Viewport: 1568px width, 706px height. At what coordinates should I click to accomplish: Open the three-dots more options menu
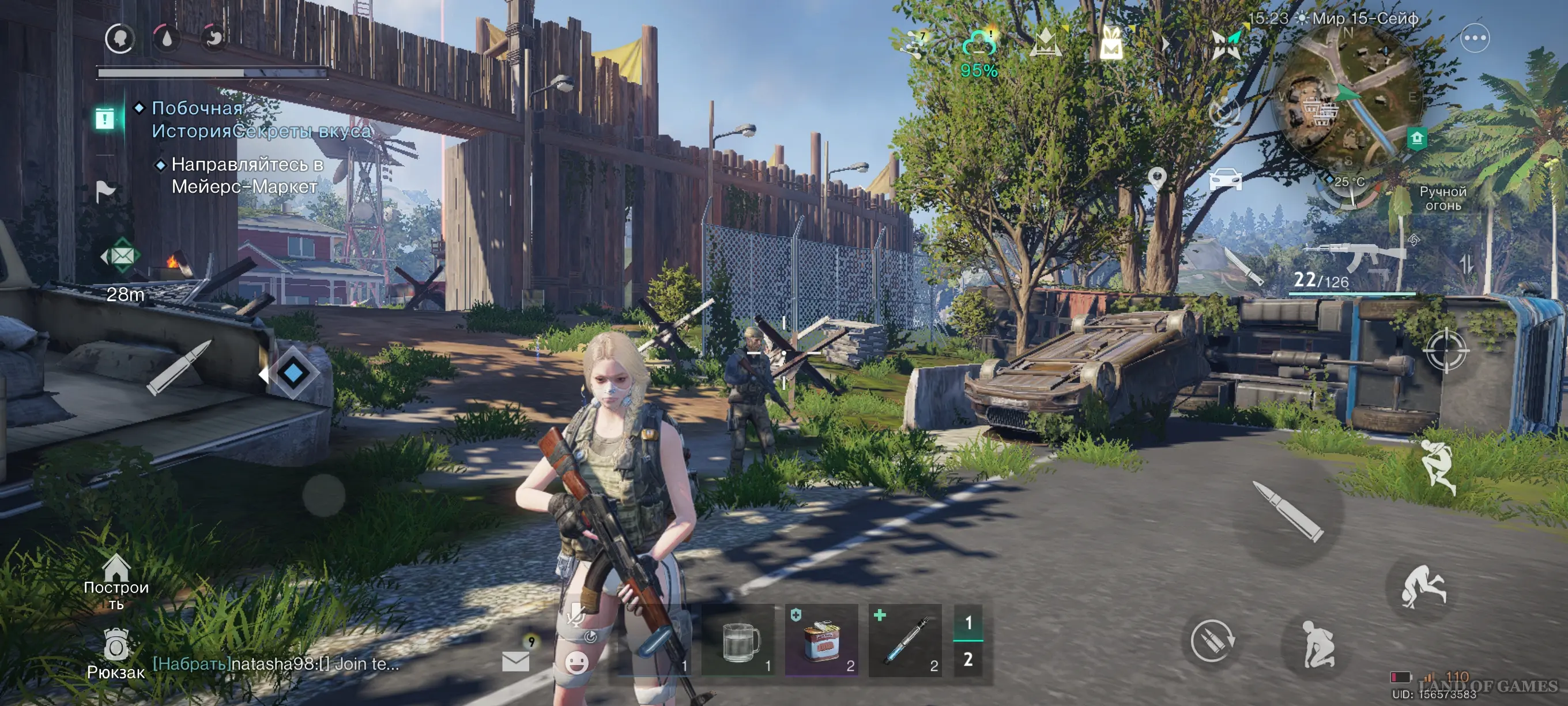pos(1475,39)
